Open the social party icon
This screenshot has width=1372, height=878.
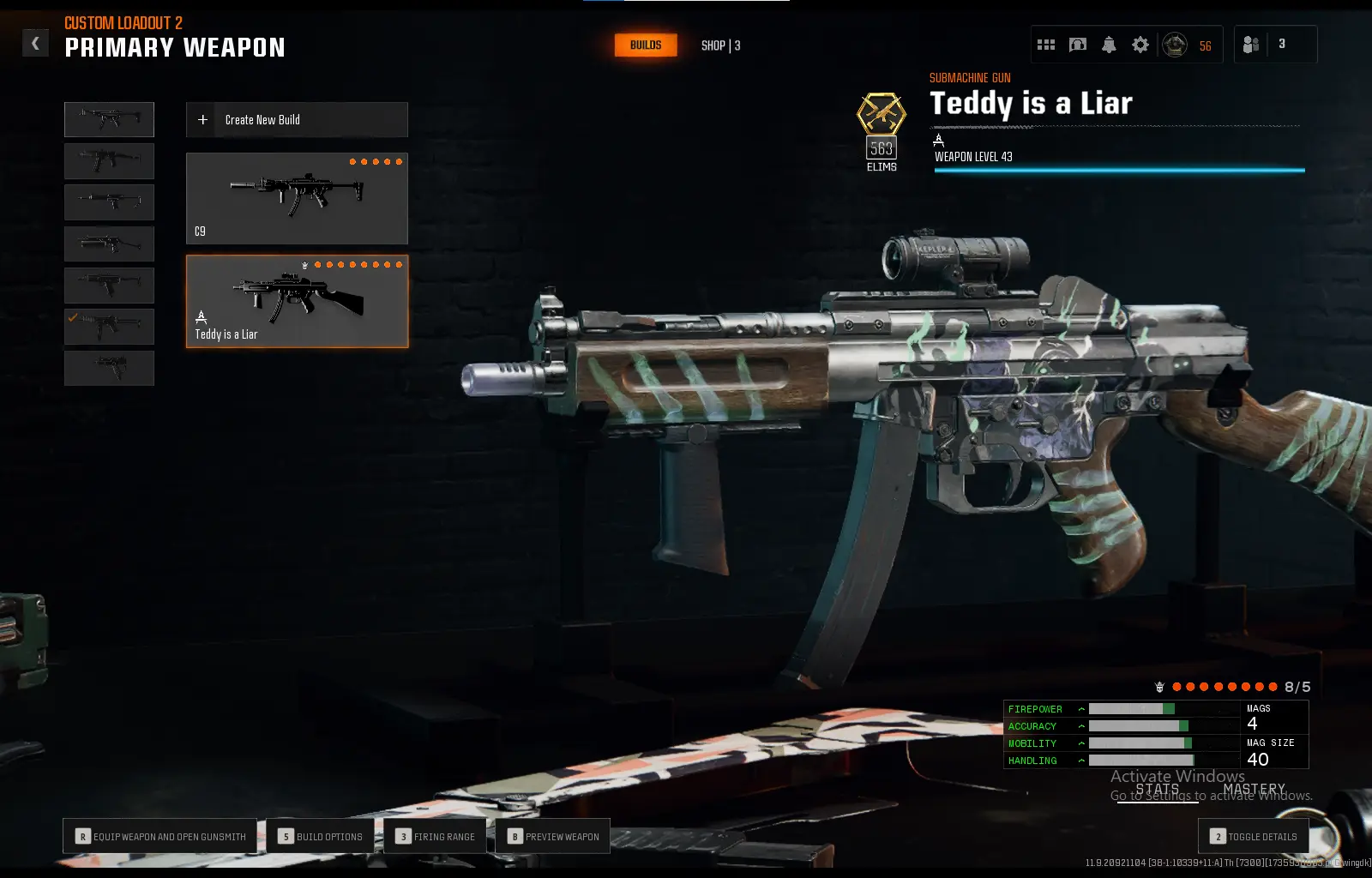tap(1251, 45)
